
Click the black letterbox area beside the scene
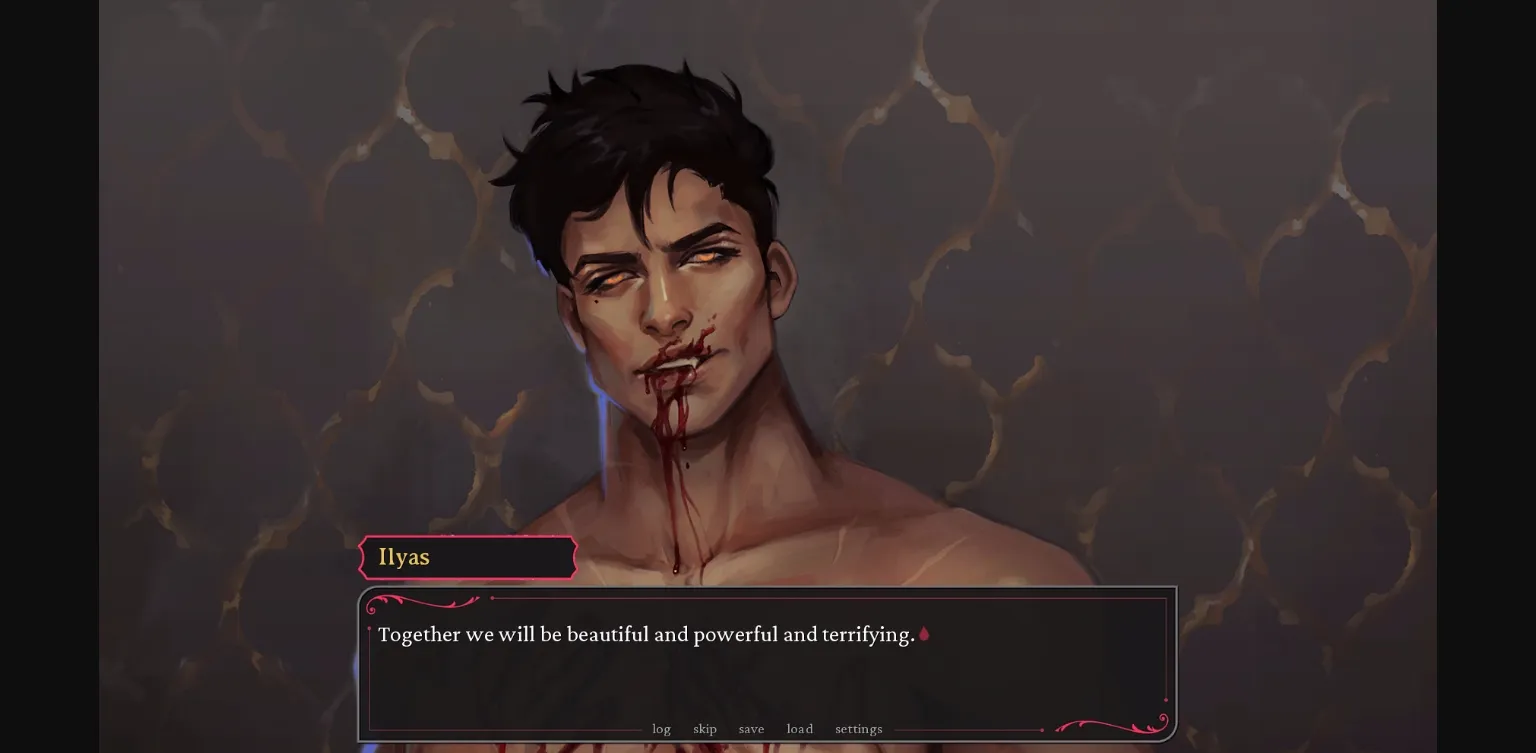coord(50,376)
